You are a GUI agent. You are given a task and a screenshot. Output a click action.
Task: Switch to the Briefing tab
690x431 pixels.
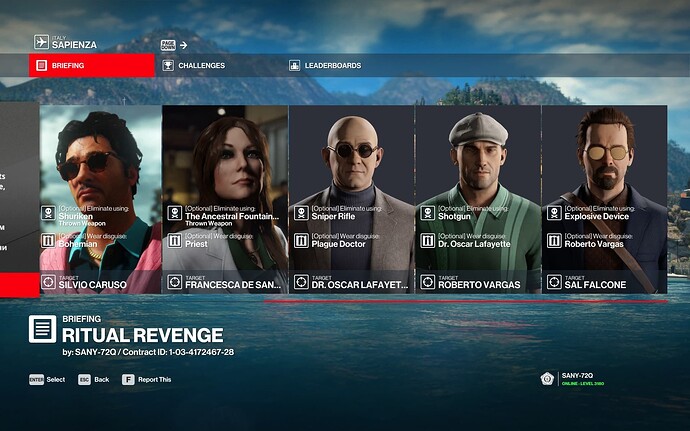click(x=91, y=66)
